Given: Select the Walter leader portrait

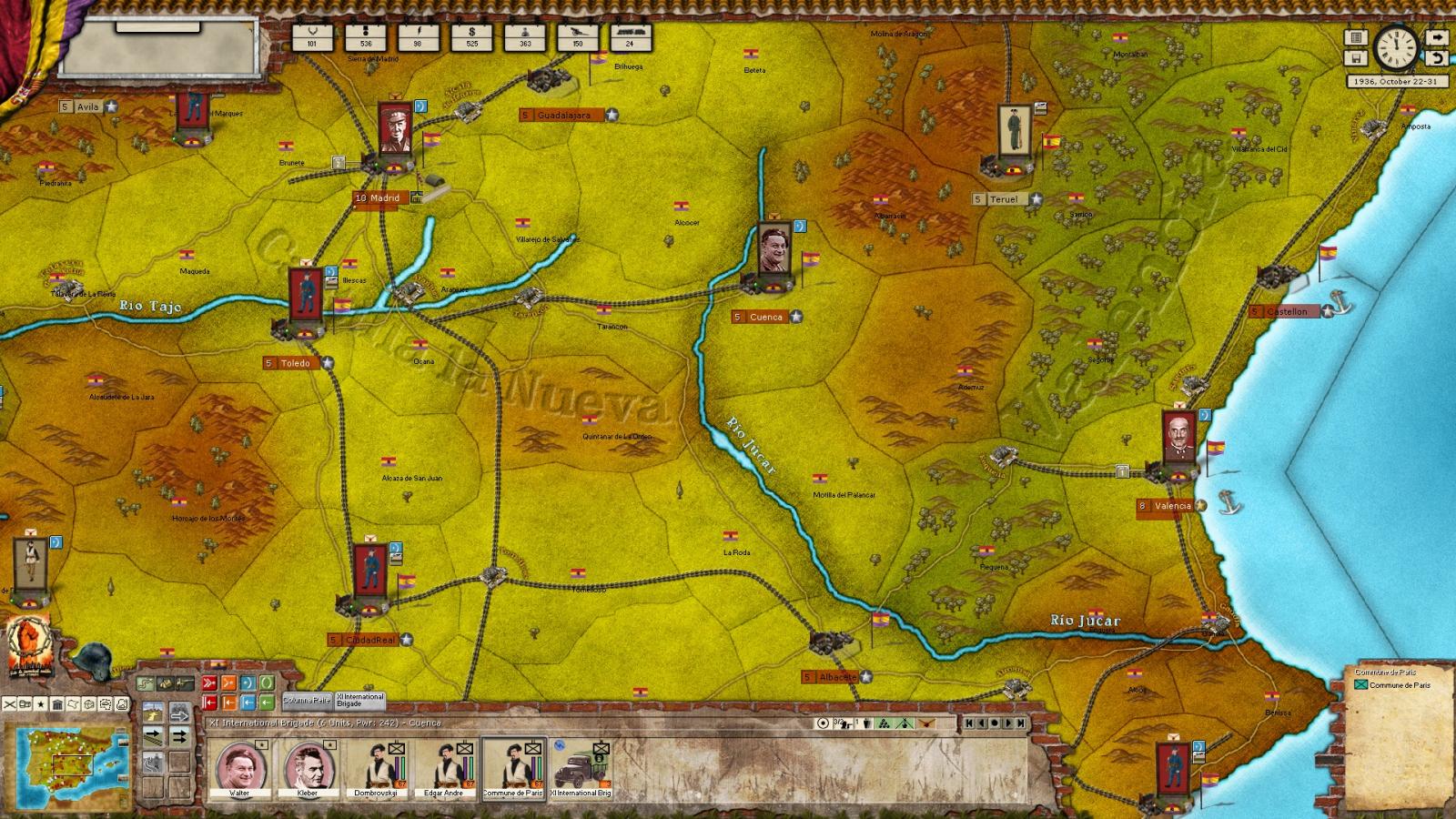Looking at the screenshot, I should [239, 769].
